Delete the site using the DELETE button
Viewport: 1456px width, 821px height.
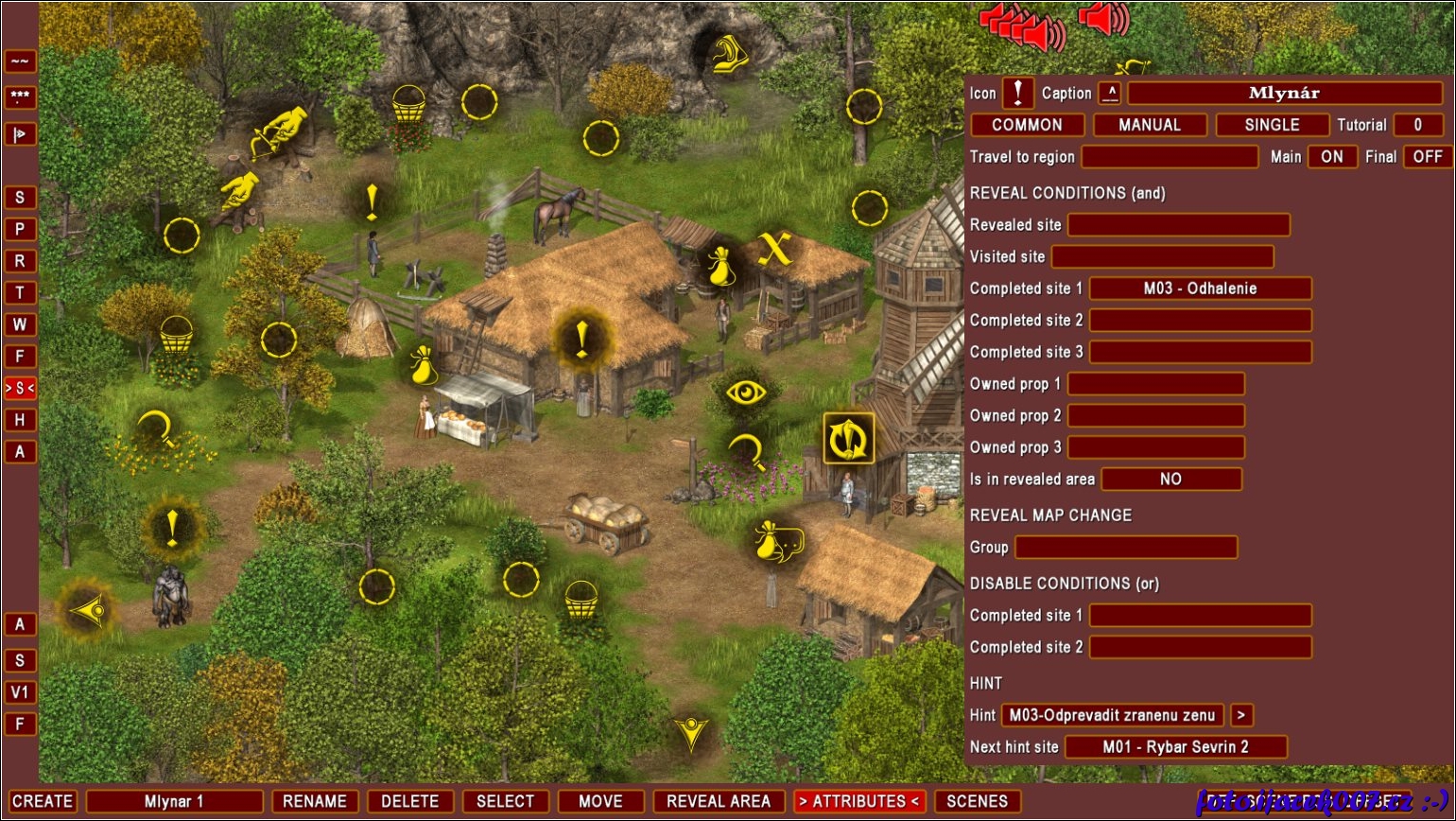click(x=409, y=801)
